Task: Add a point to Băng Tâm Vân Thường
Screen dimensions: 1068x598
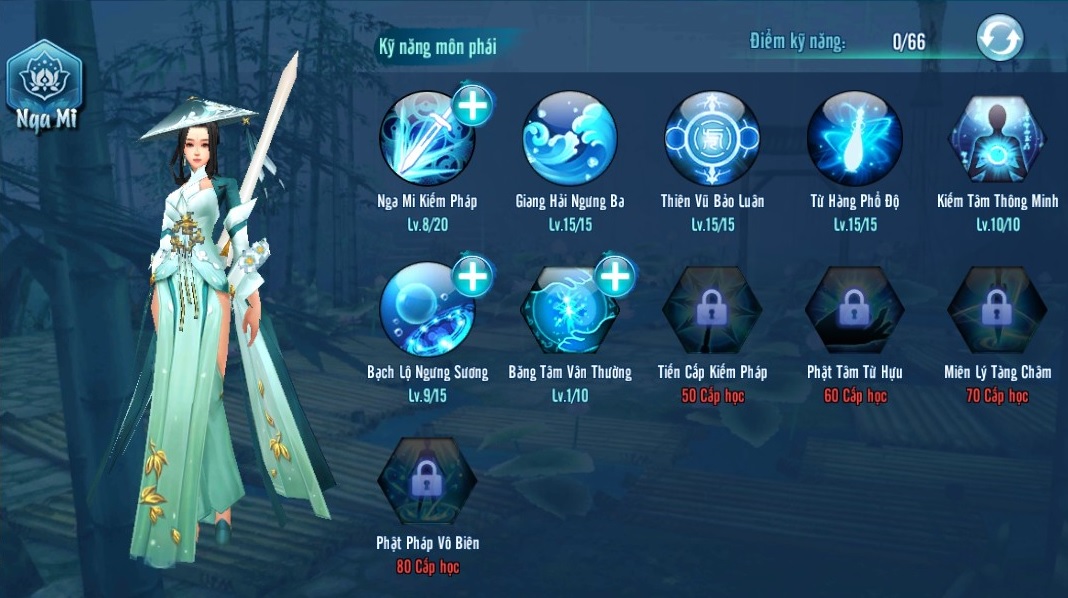Action: tap(615, 275)
